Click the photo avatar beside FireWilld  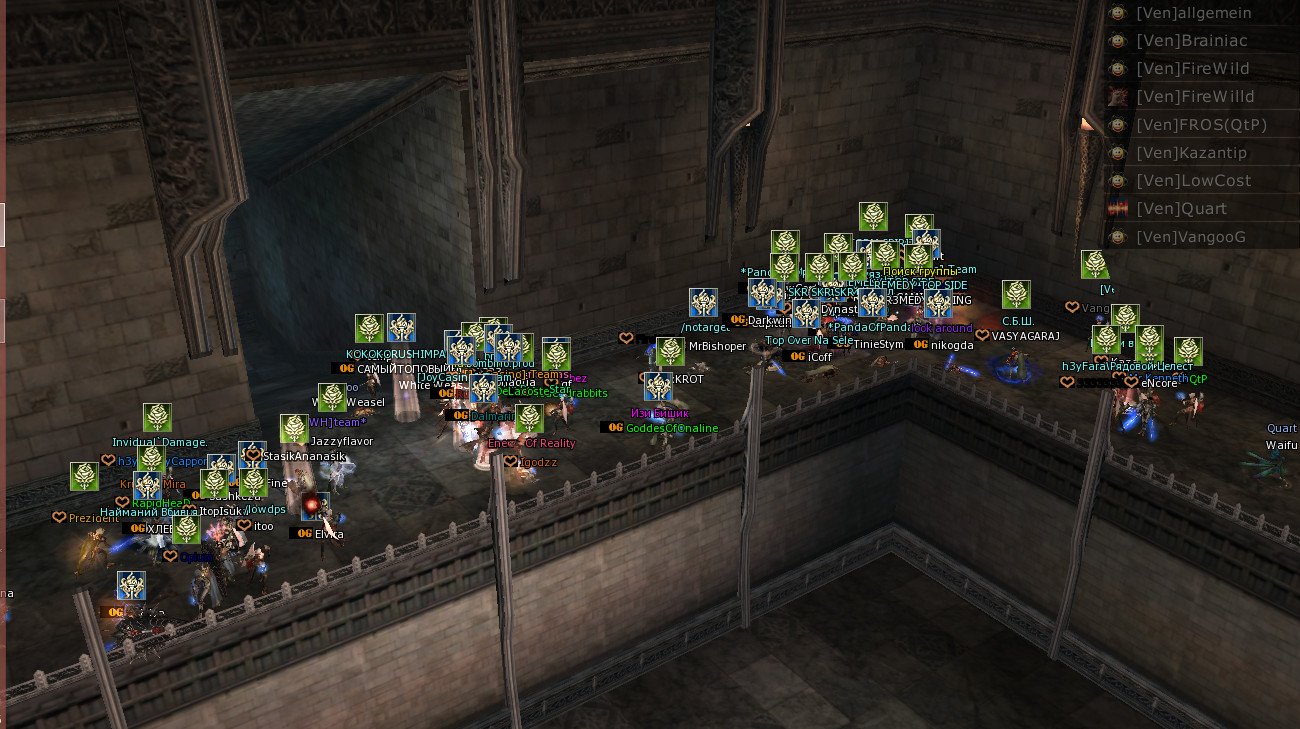click(1118, 97)
